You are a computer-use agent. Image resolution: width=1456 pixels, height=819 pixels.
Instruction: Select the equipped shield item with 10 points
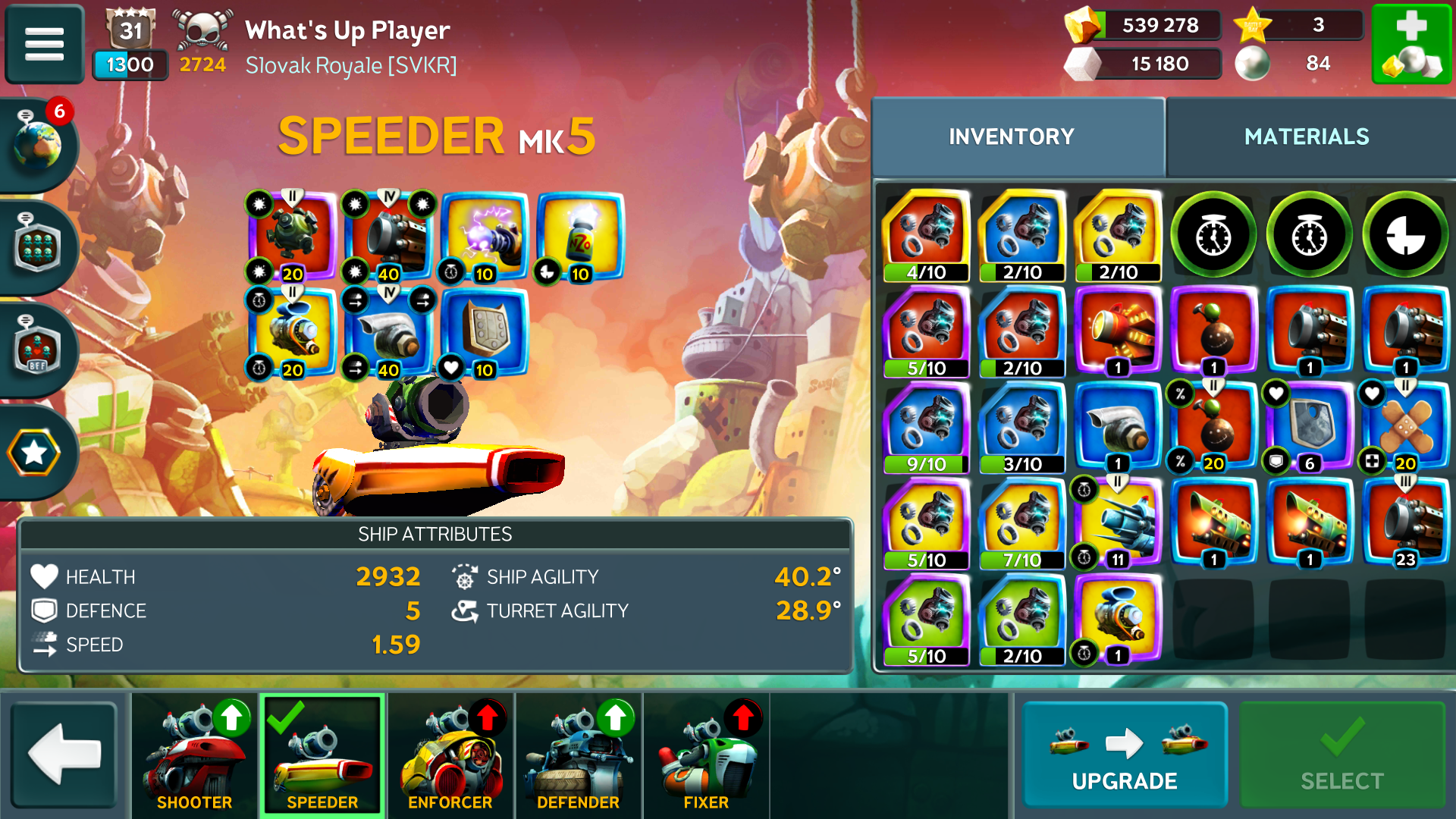click(485, 332)
